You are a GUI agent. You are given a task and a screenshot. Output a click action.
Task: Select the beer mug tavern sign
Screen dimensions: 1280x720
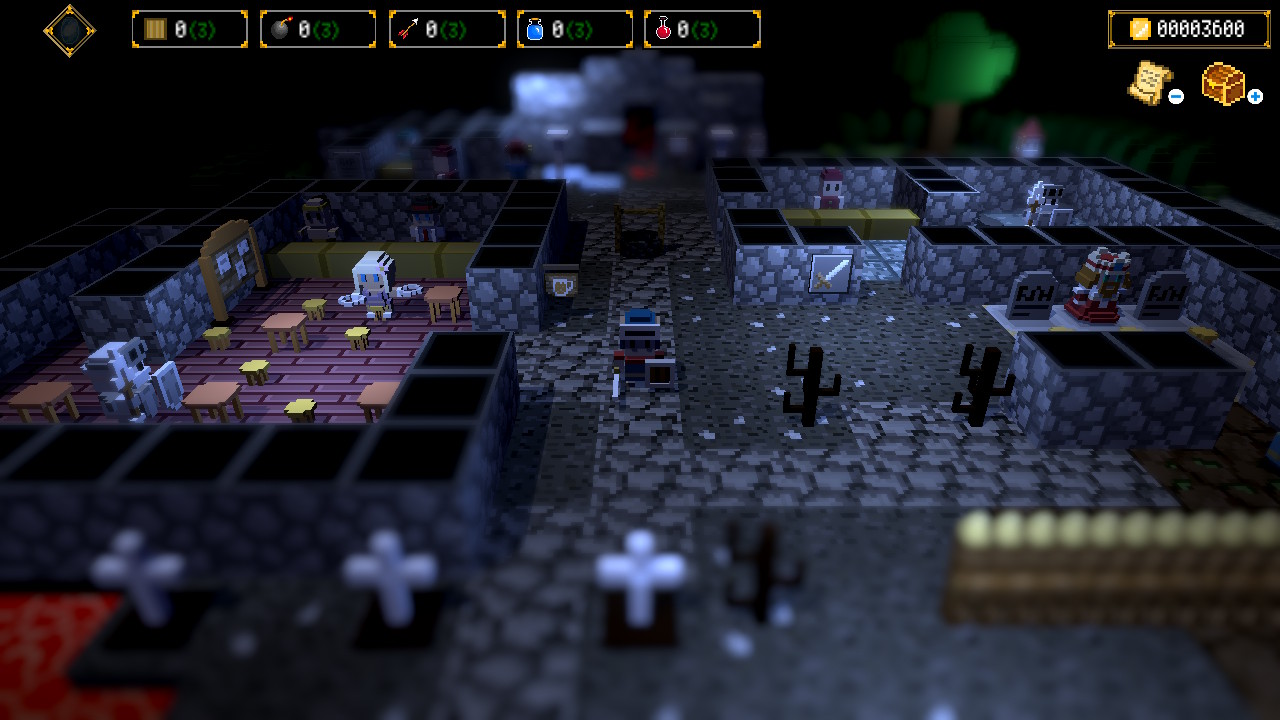pyautogui.click(x=559, y=284)
